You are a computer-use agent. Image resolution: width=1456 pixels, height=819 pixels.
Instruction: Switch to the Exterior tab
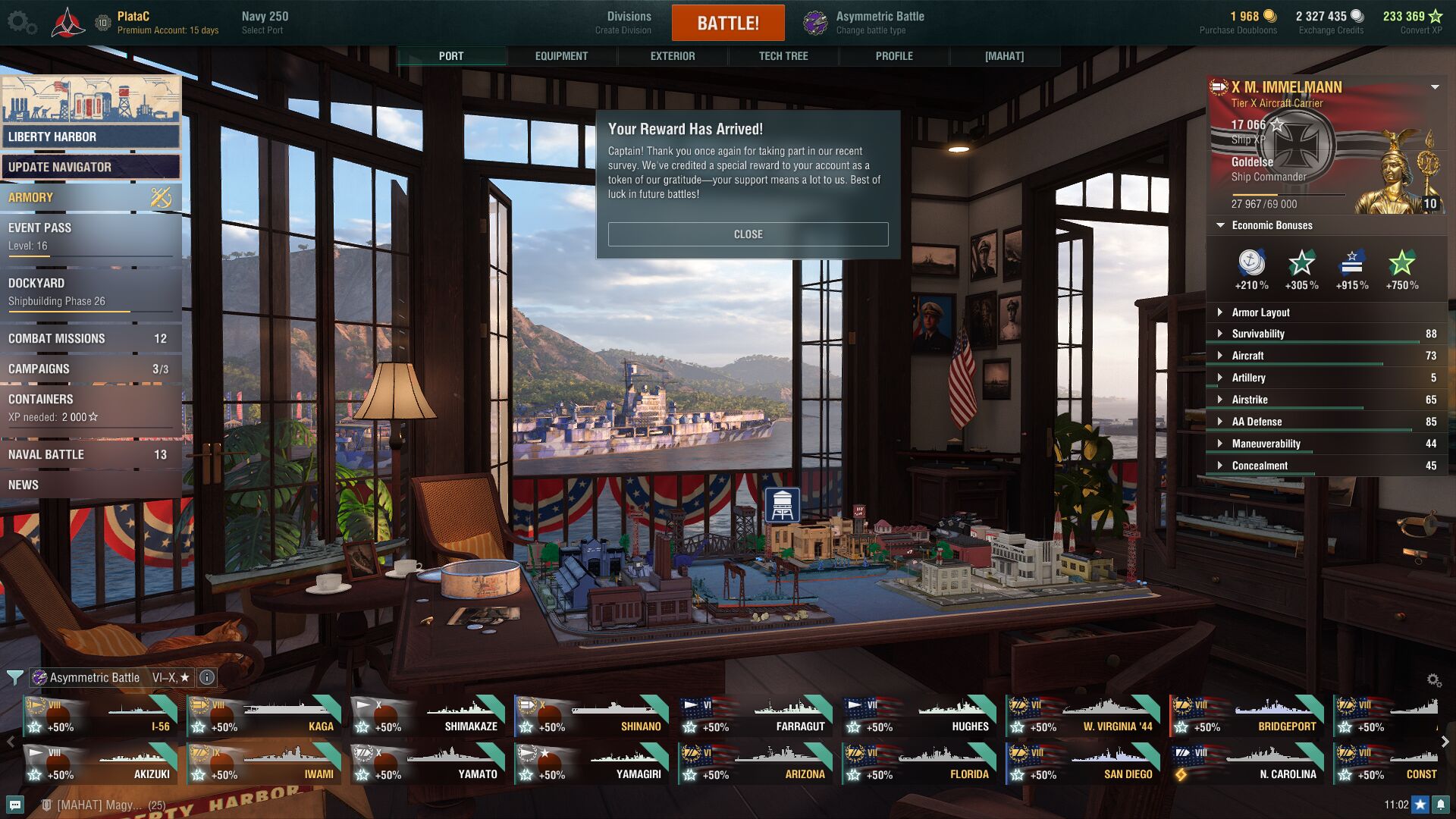point(672,56)
